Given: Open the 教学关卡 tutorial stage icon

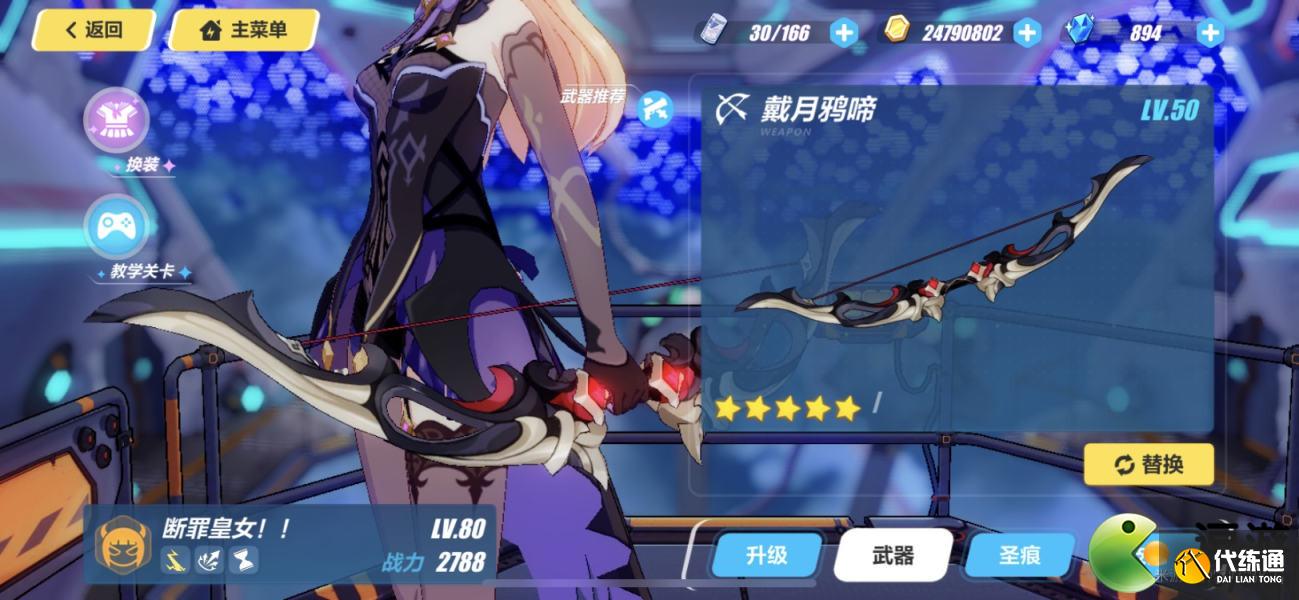Looking at the screenshot, I should [117, 229].
